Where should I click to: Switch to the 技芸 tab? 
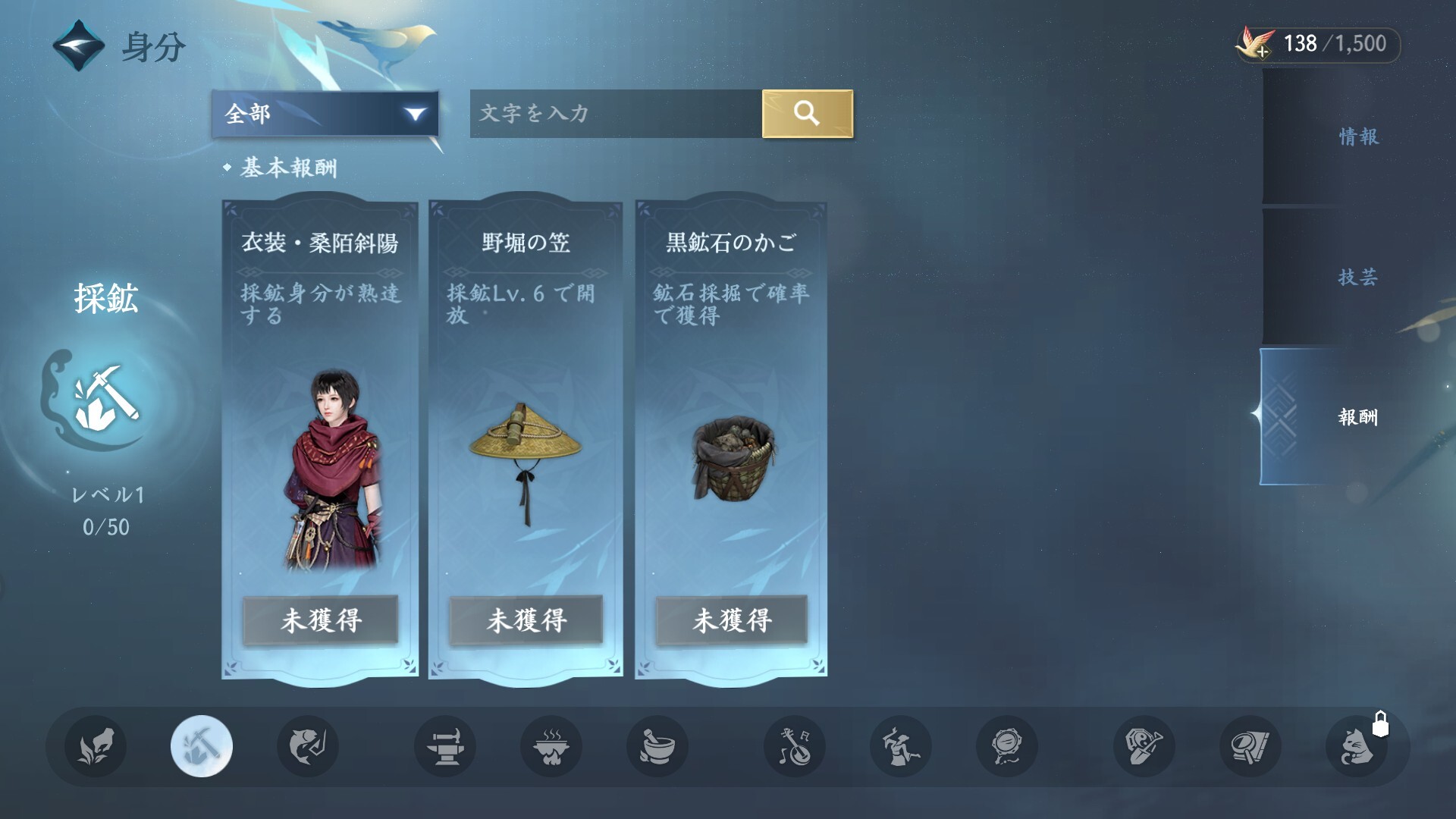coord(1357,277)
